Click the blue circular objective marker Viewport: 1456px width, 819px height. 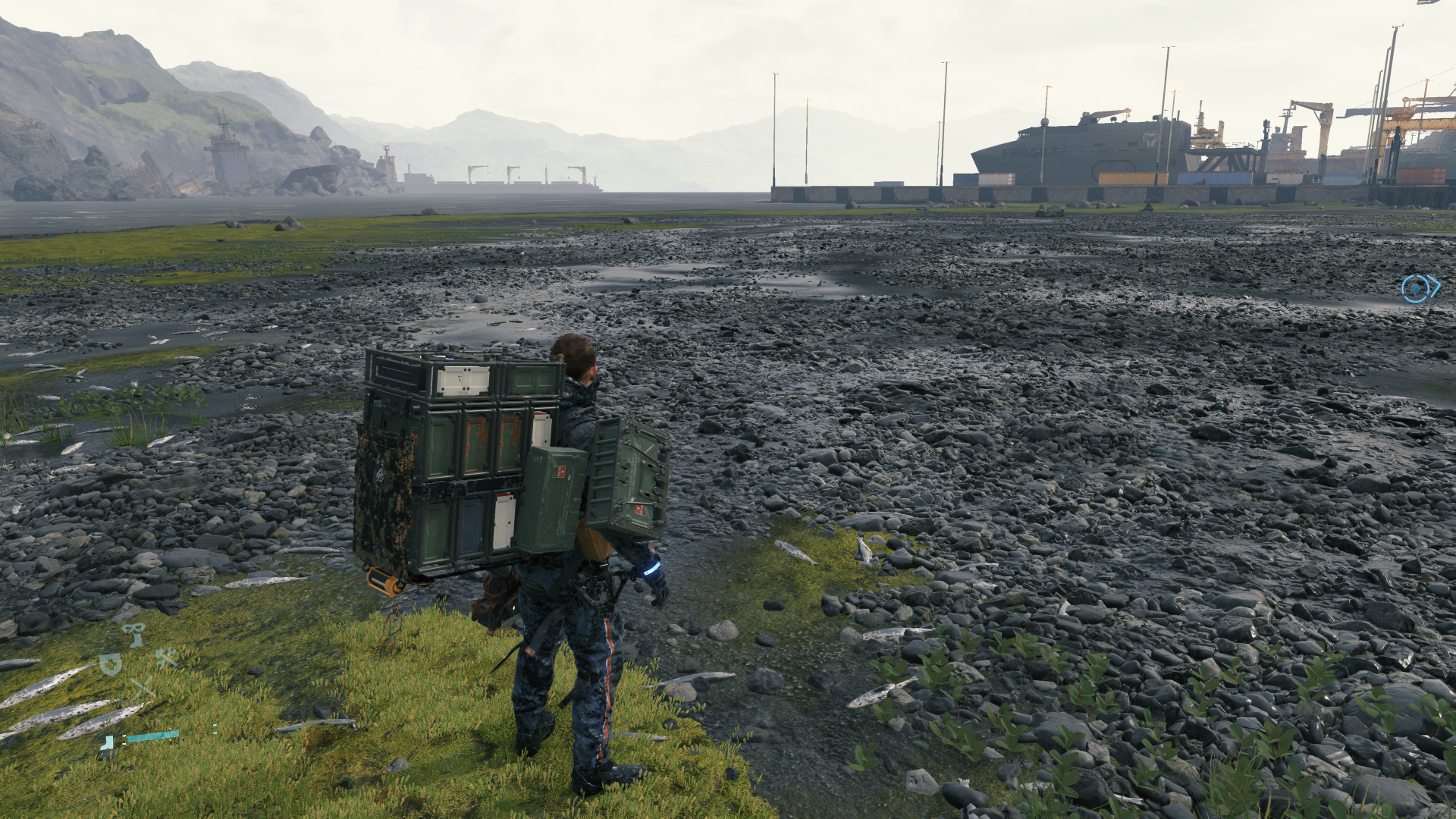[x=1415, y=289]
